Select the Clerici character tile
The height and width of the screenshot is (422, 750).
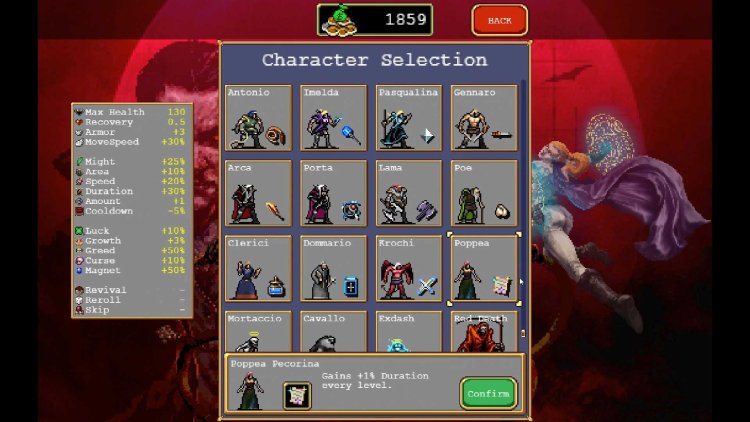[259, 268]
